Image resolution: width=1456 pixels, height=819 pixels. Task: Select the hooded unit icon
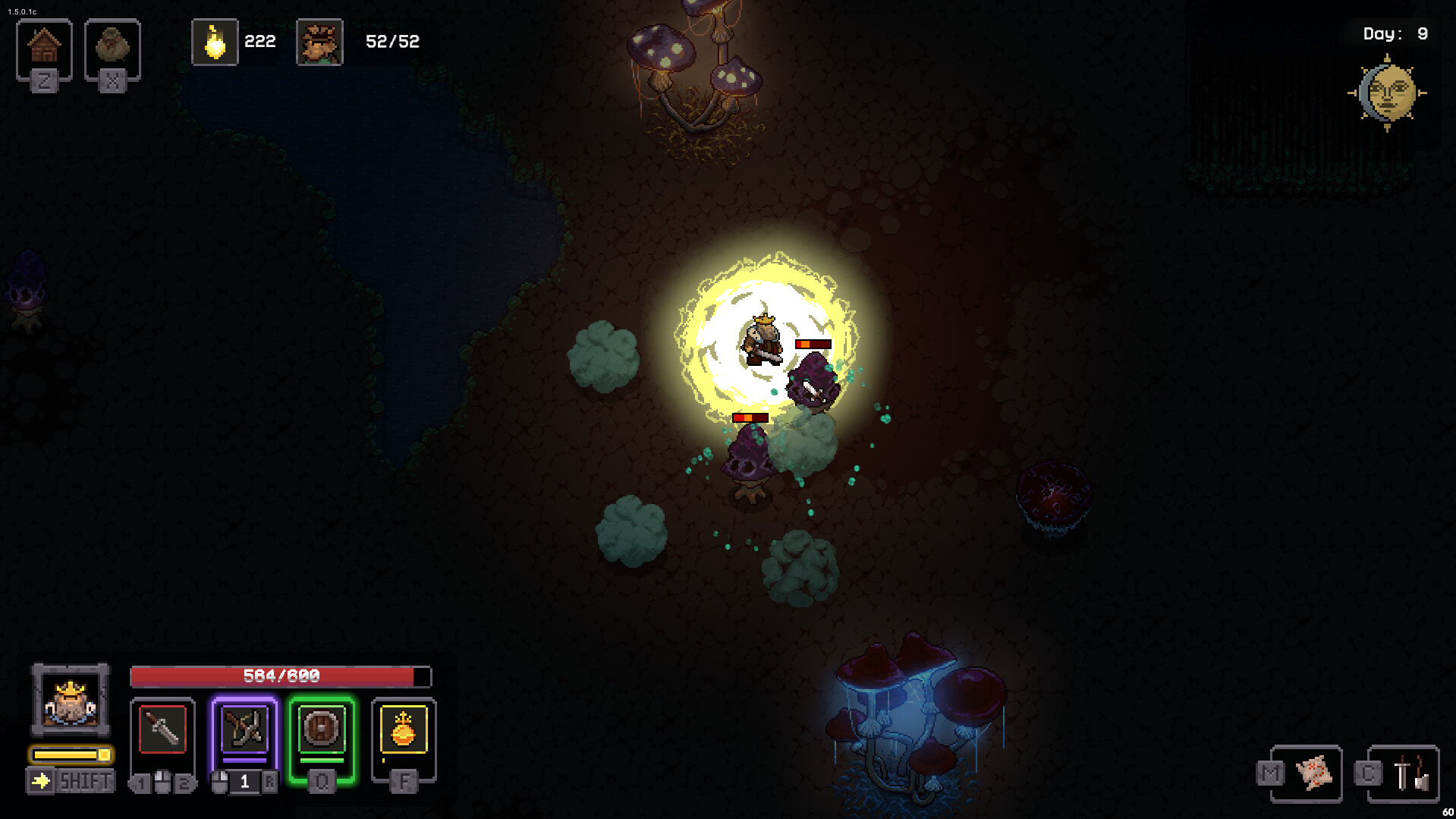pos(112,47)
